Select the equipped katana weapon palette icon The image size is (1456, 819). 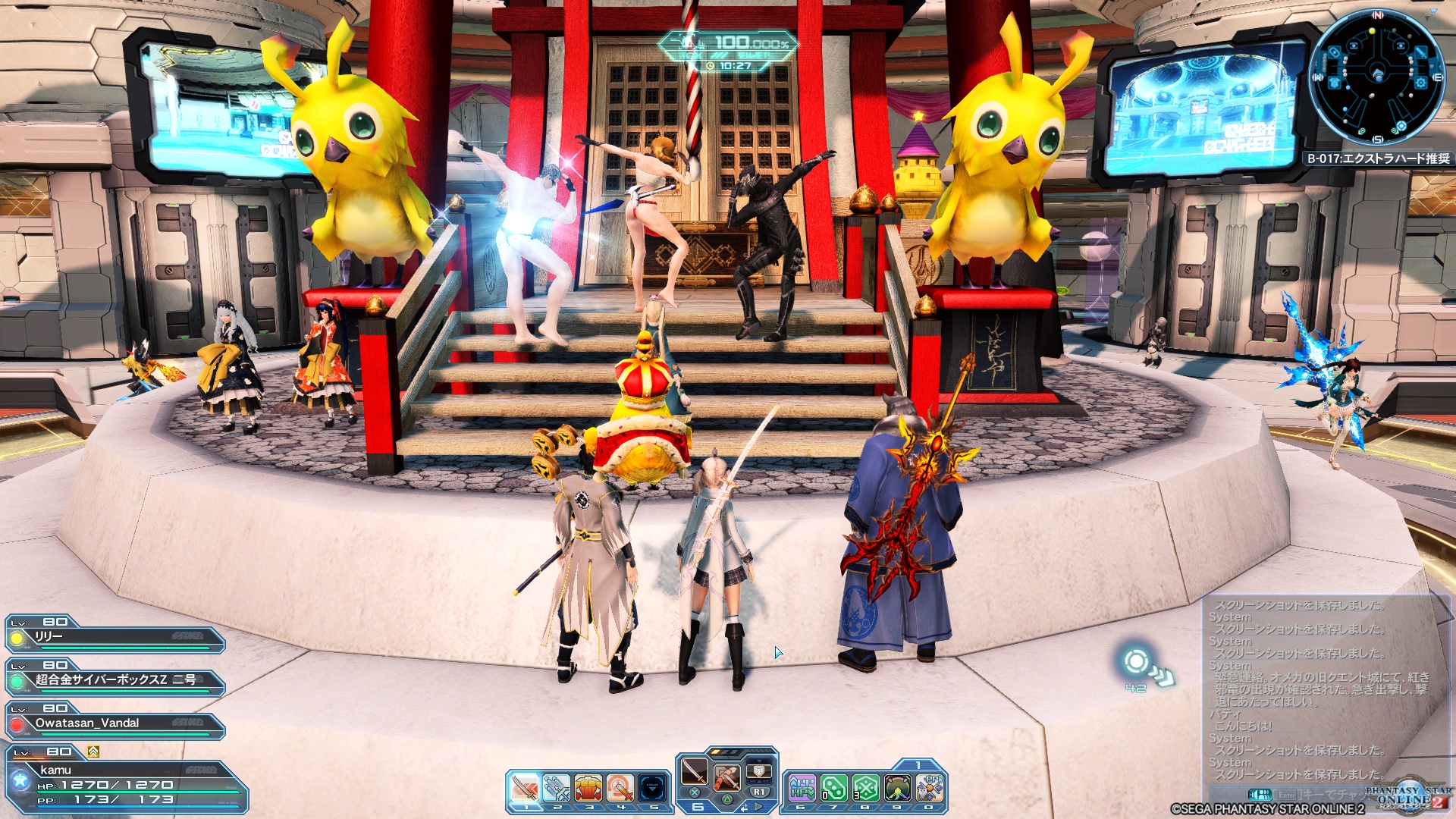coord(694,772)
